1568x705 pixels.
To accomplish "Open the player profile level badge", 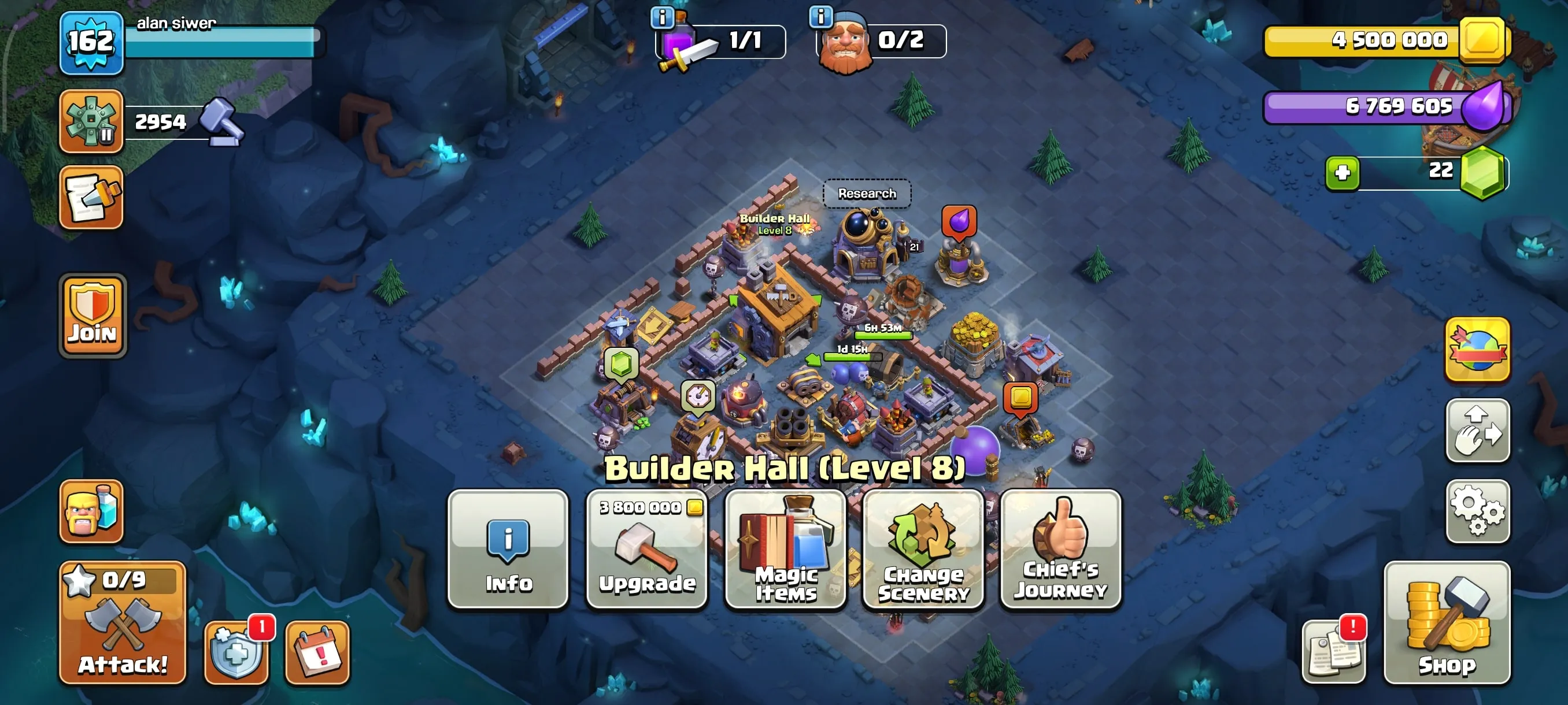I will 90,43.
